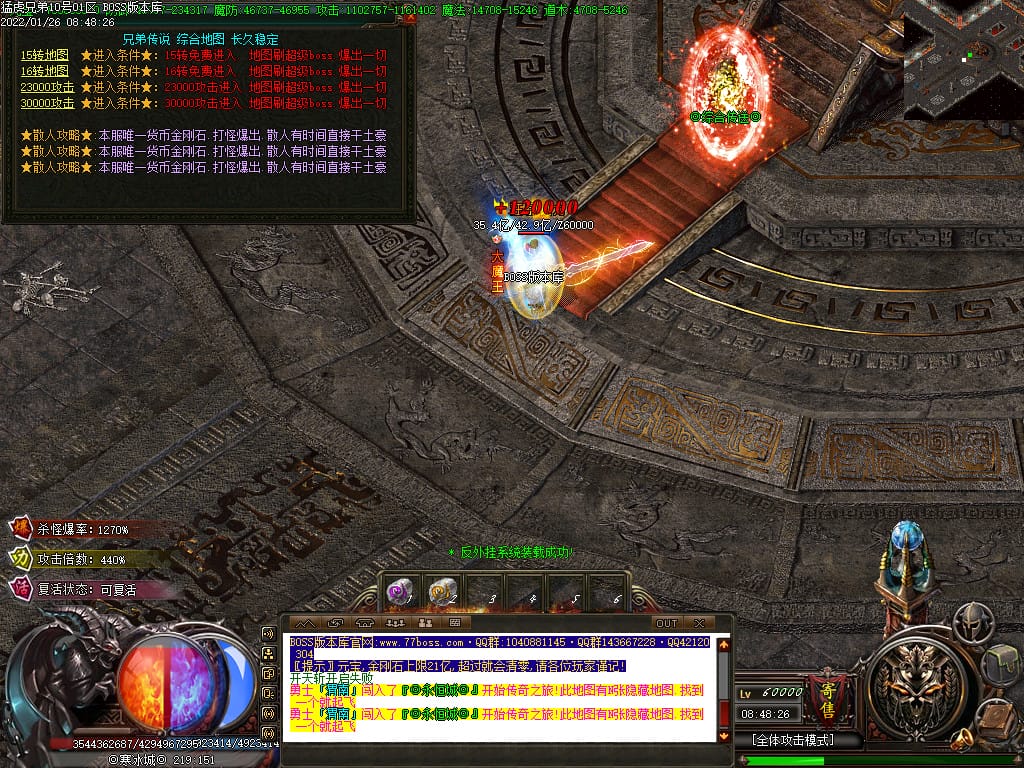Use the orange swirl stone in slot 2
Image resolution: width=1024 pixels, height=768 pixels.
441,592
